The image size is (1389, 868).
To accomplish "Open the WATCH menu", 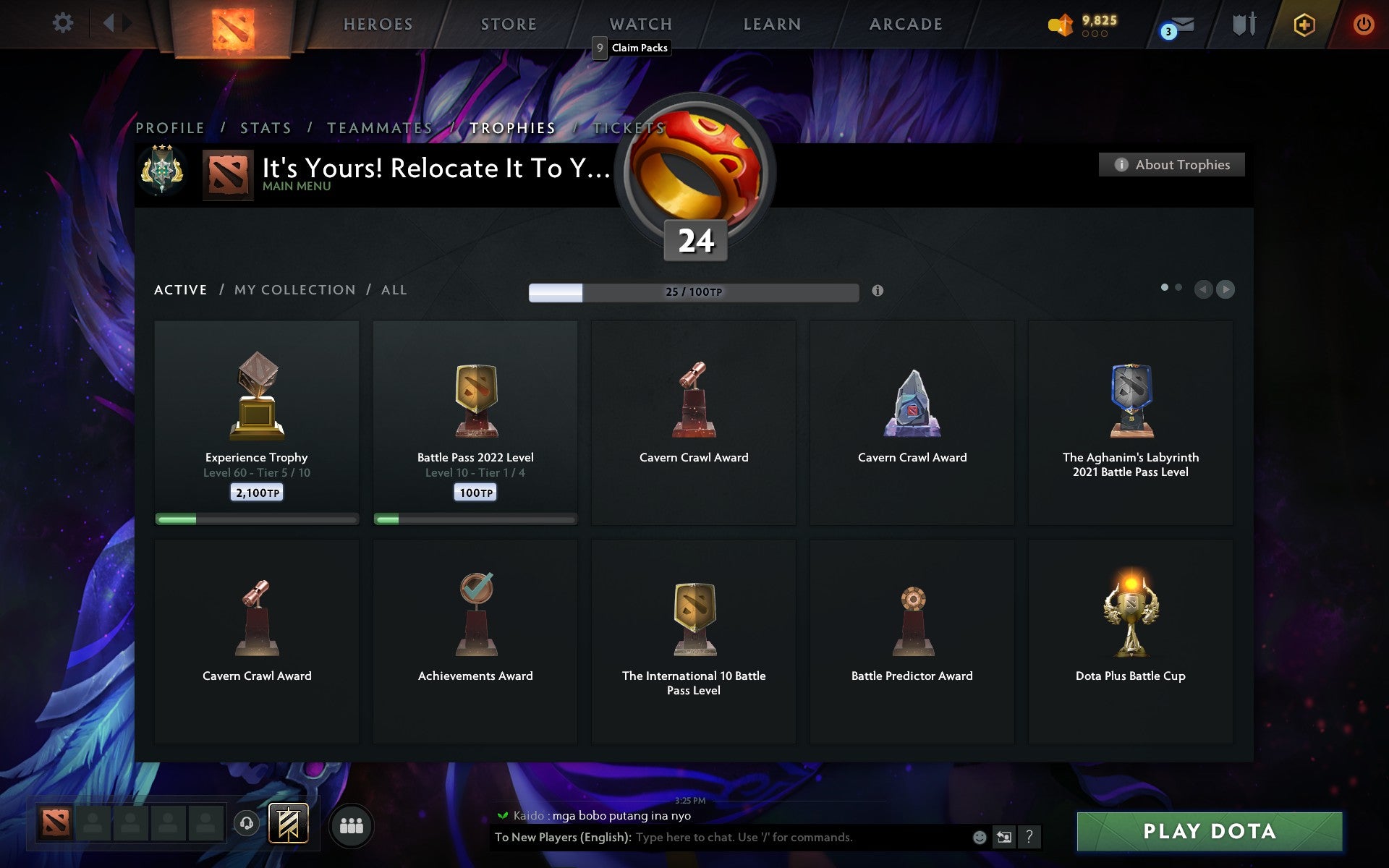I will pos(640,23).
